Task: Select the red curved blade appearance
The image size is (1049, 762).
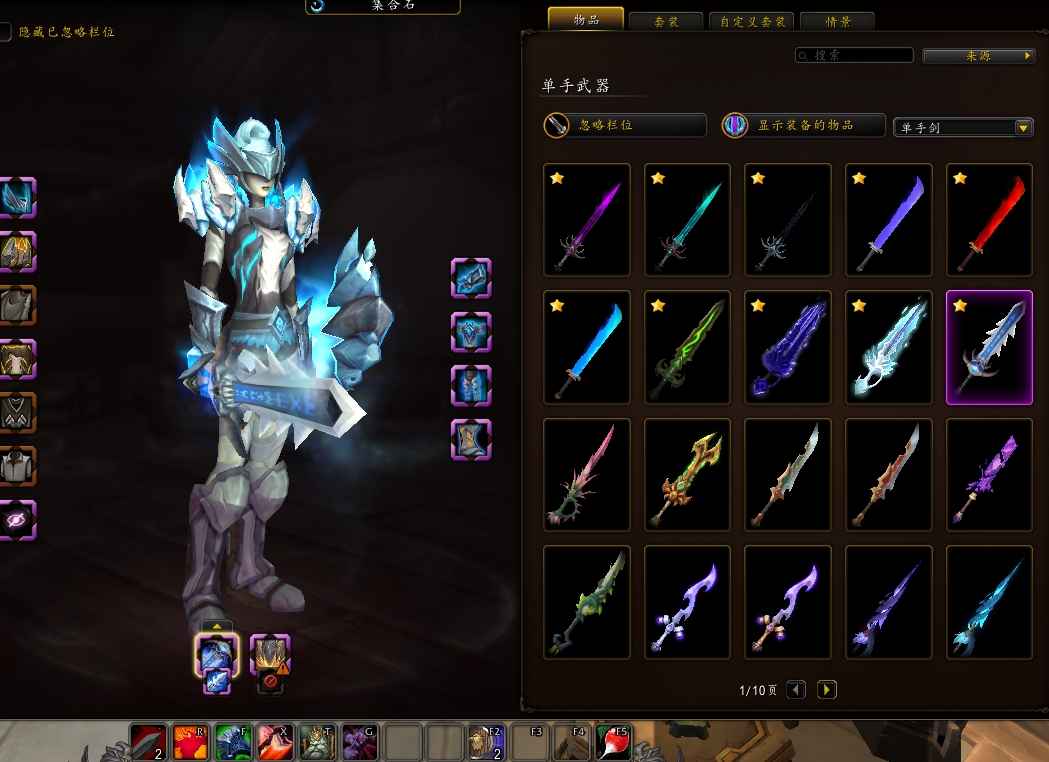Action: 989,220
